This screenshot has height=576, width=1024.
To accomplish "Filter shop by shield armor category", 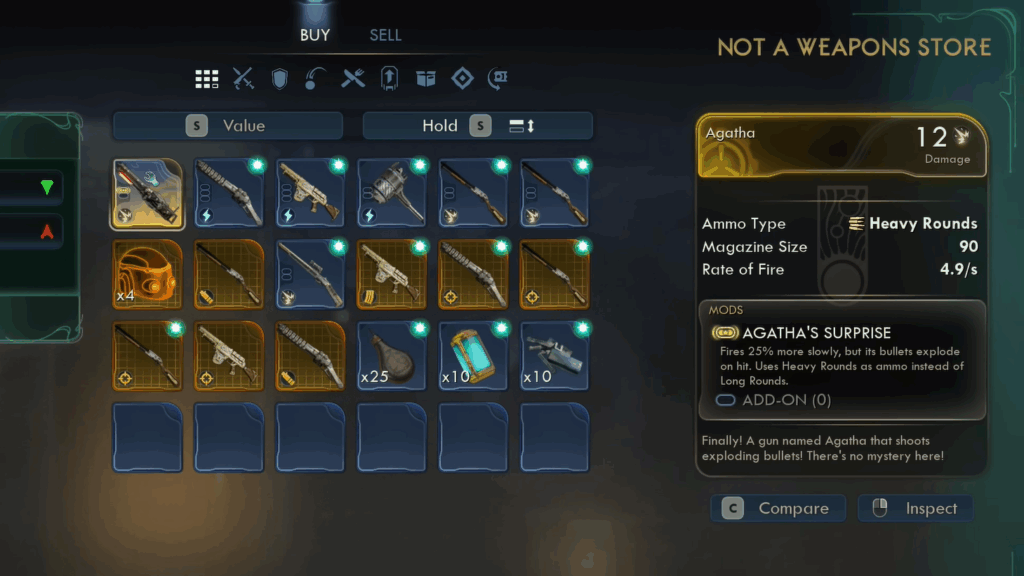I will [x=280, y=79].
